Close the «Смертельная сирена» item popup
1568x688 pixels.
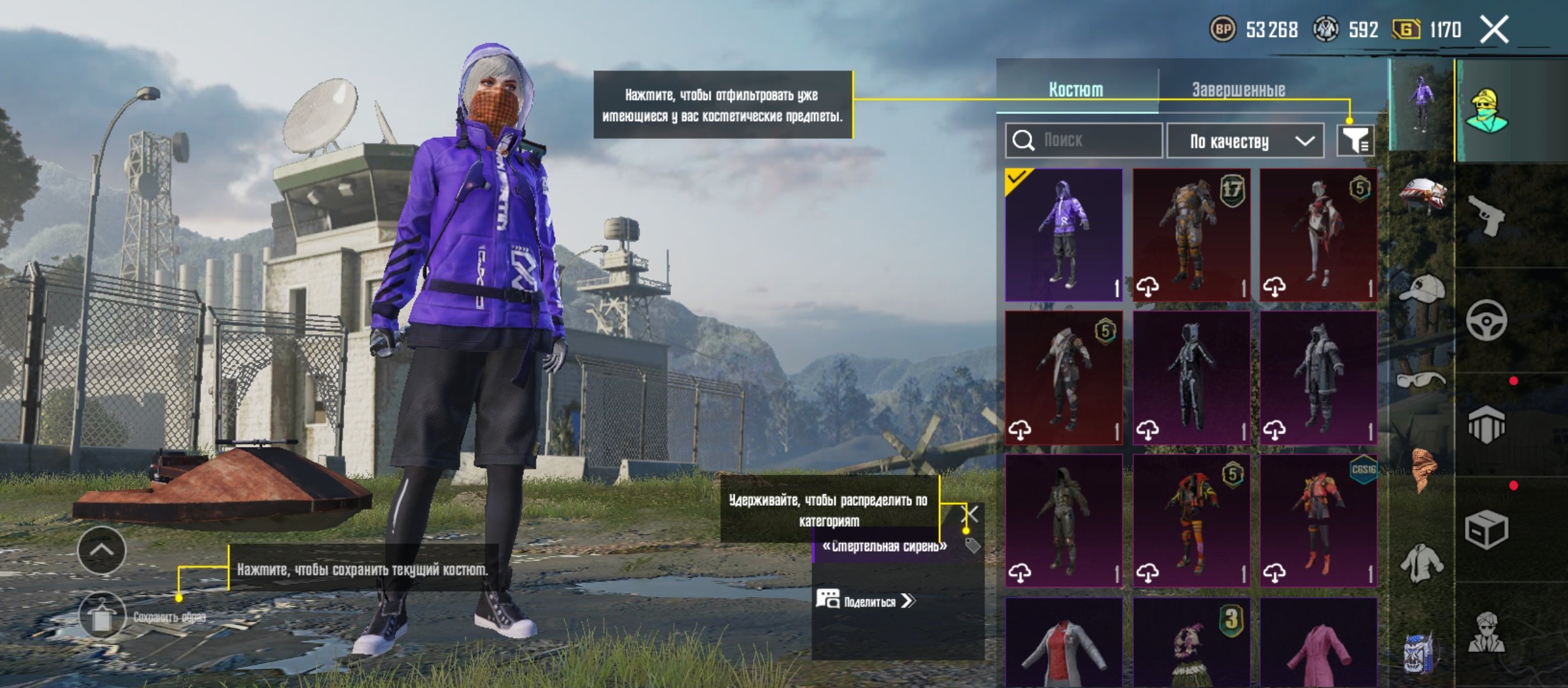tap(970, 513)
